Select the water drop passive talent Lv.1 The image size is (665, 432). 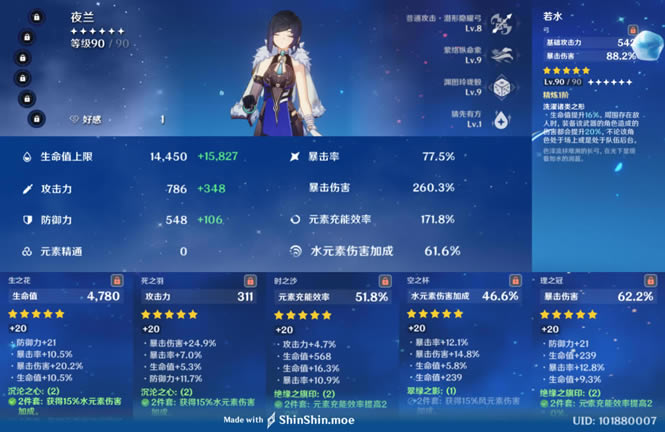click(x=502, y=118)
